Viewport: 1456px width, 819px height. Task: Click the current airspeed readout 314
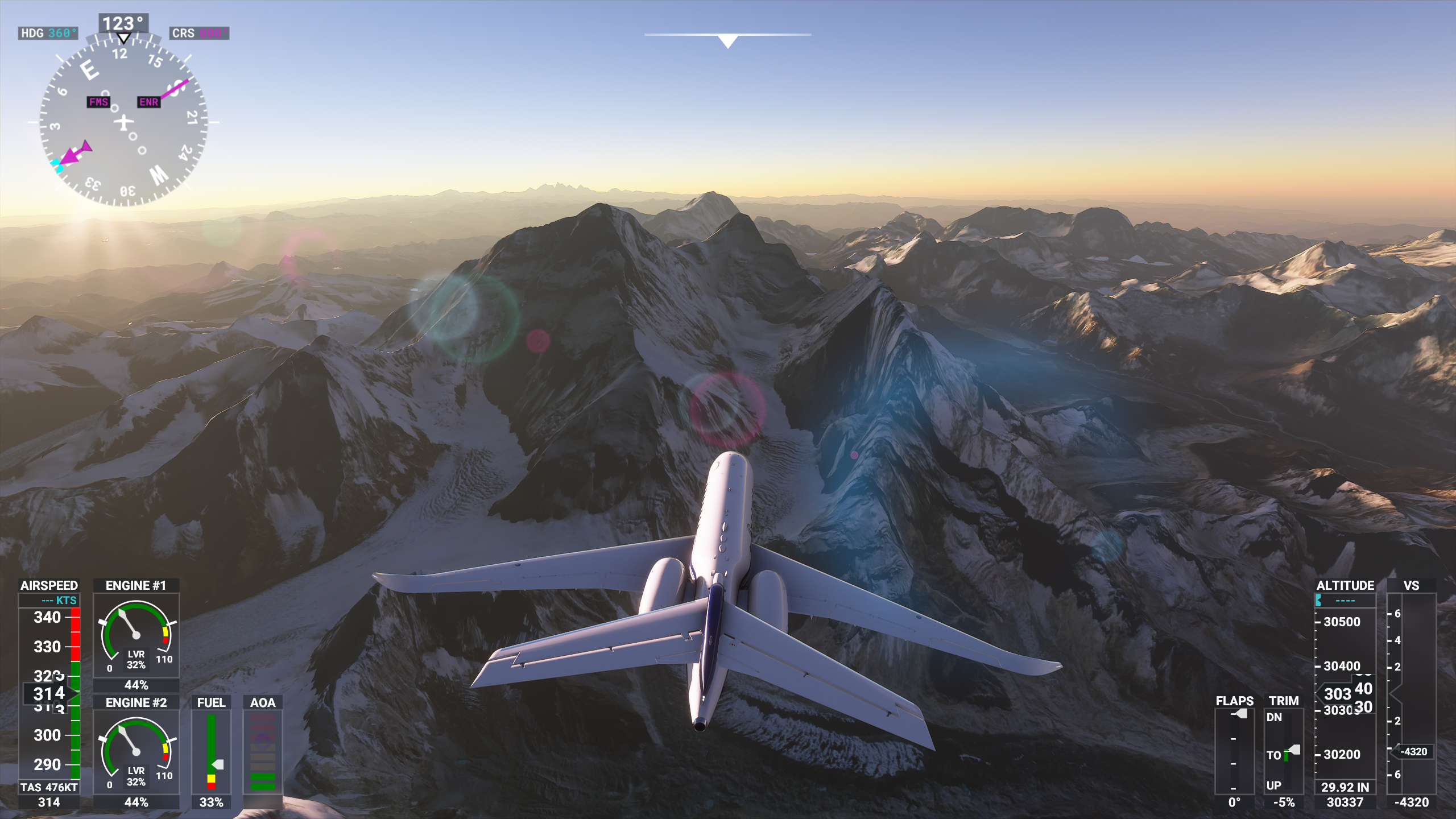47,692
